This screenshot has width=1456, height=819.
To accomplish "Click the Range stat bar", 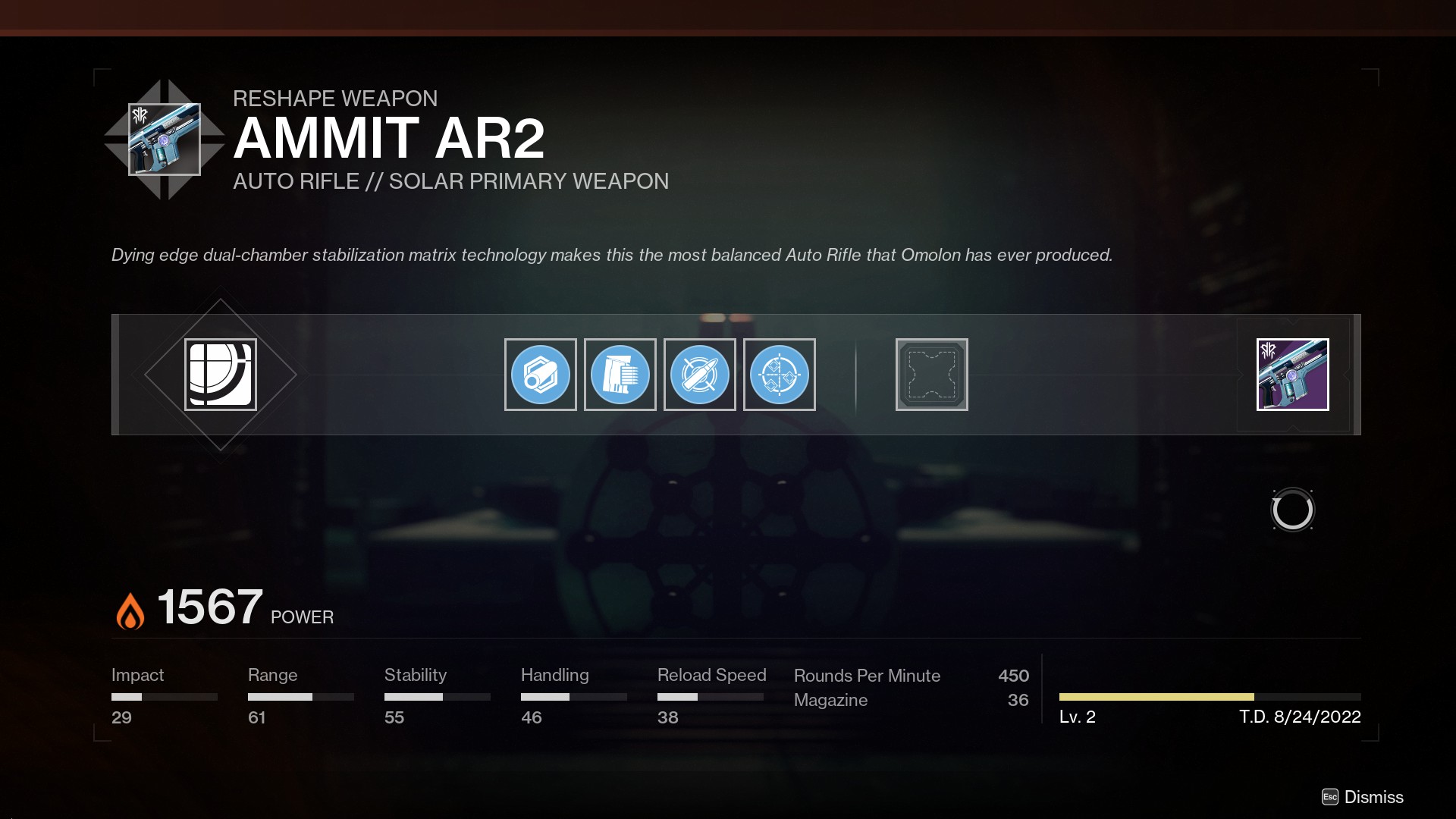I will 300,695.
